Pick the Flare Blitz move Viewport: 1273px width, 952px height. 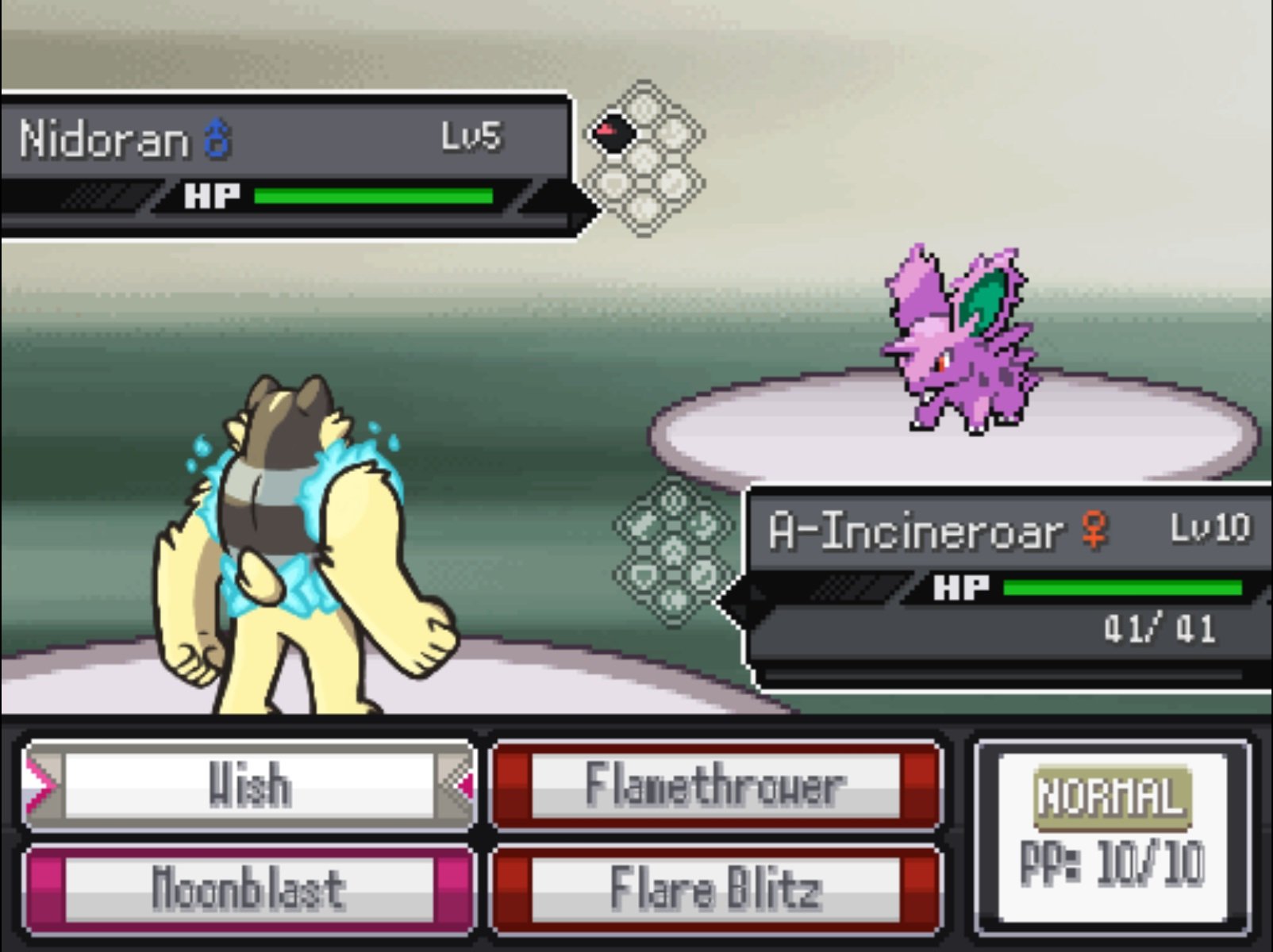tap(716, 889)
